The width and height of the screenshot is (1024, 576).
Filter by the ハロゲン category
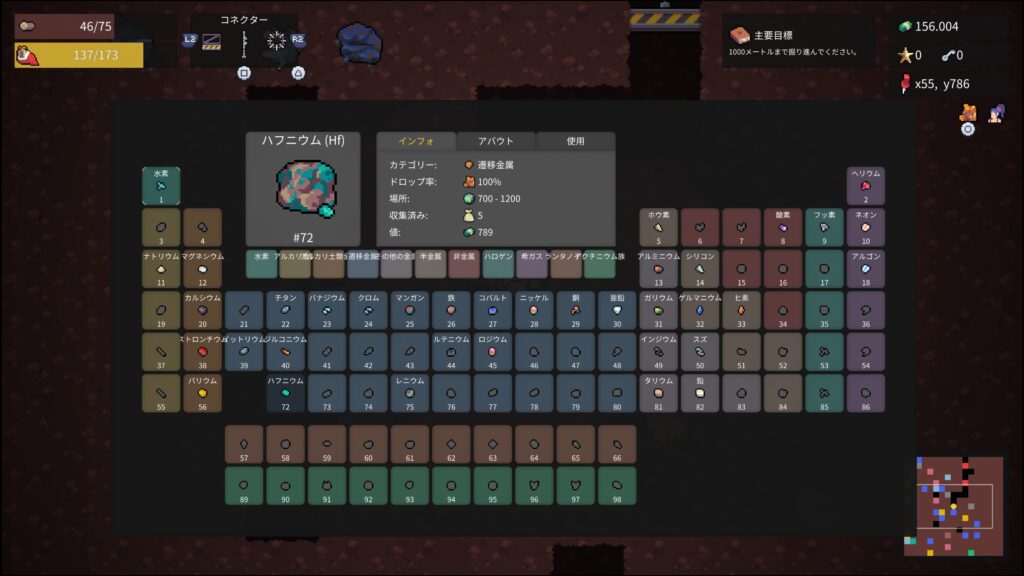pos(498,264)
